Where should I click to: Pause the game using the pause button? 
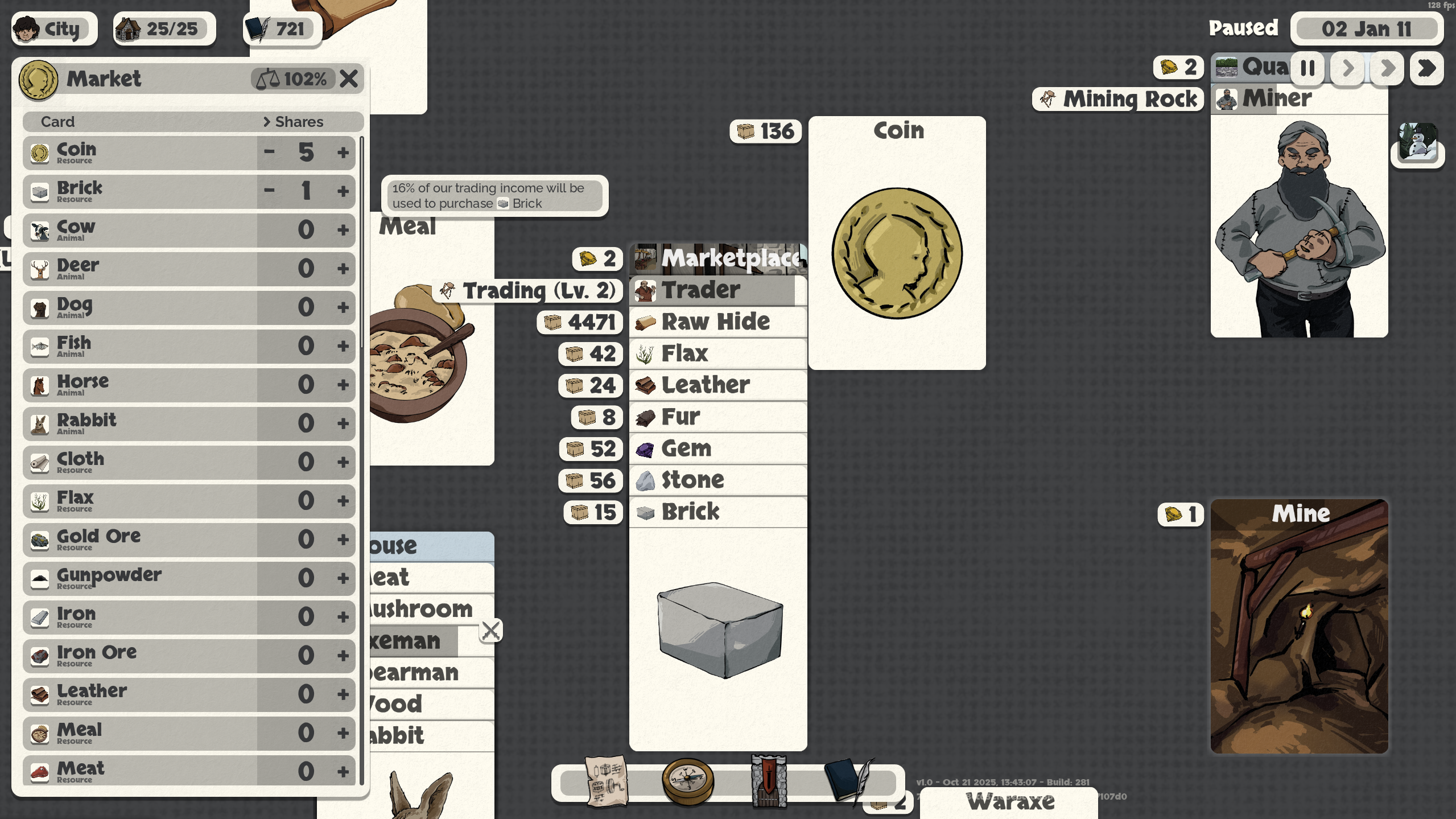(x=1306, y=68)
